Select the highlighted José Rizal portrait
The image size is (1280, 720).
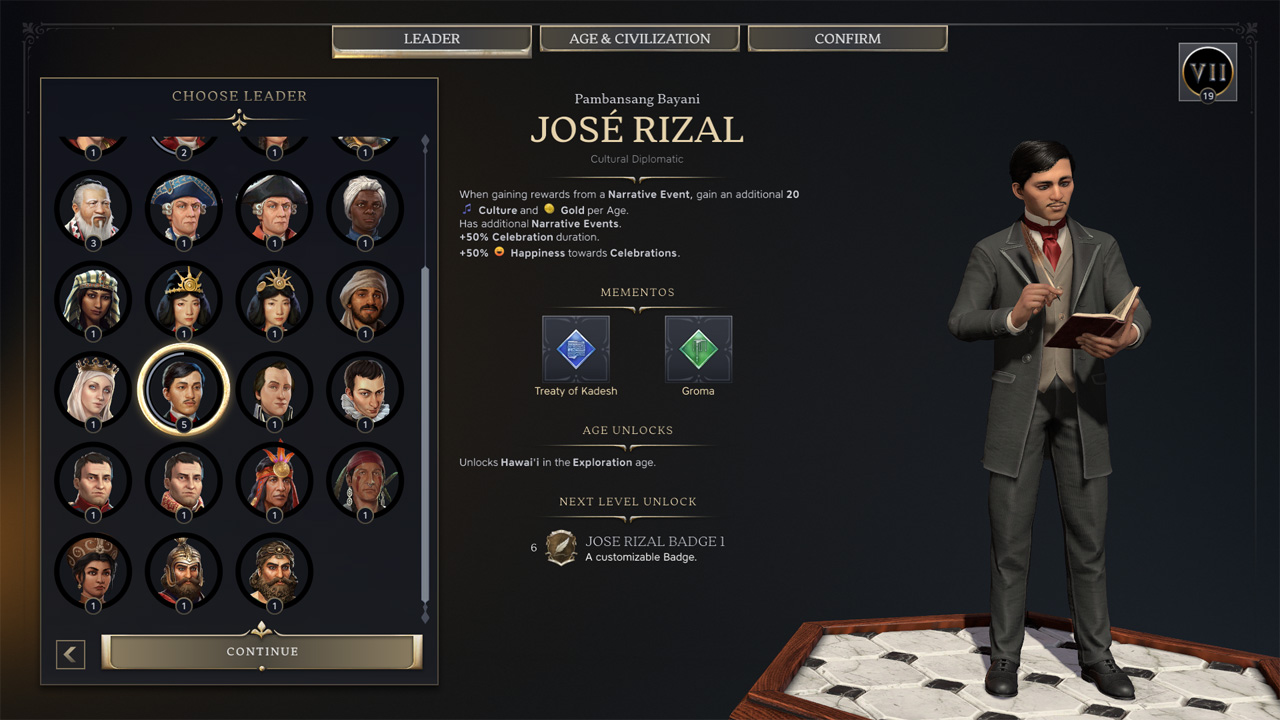point(184,389)
